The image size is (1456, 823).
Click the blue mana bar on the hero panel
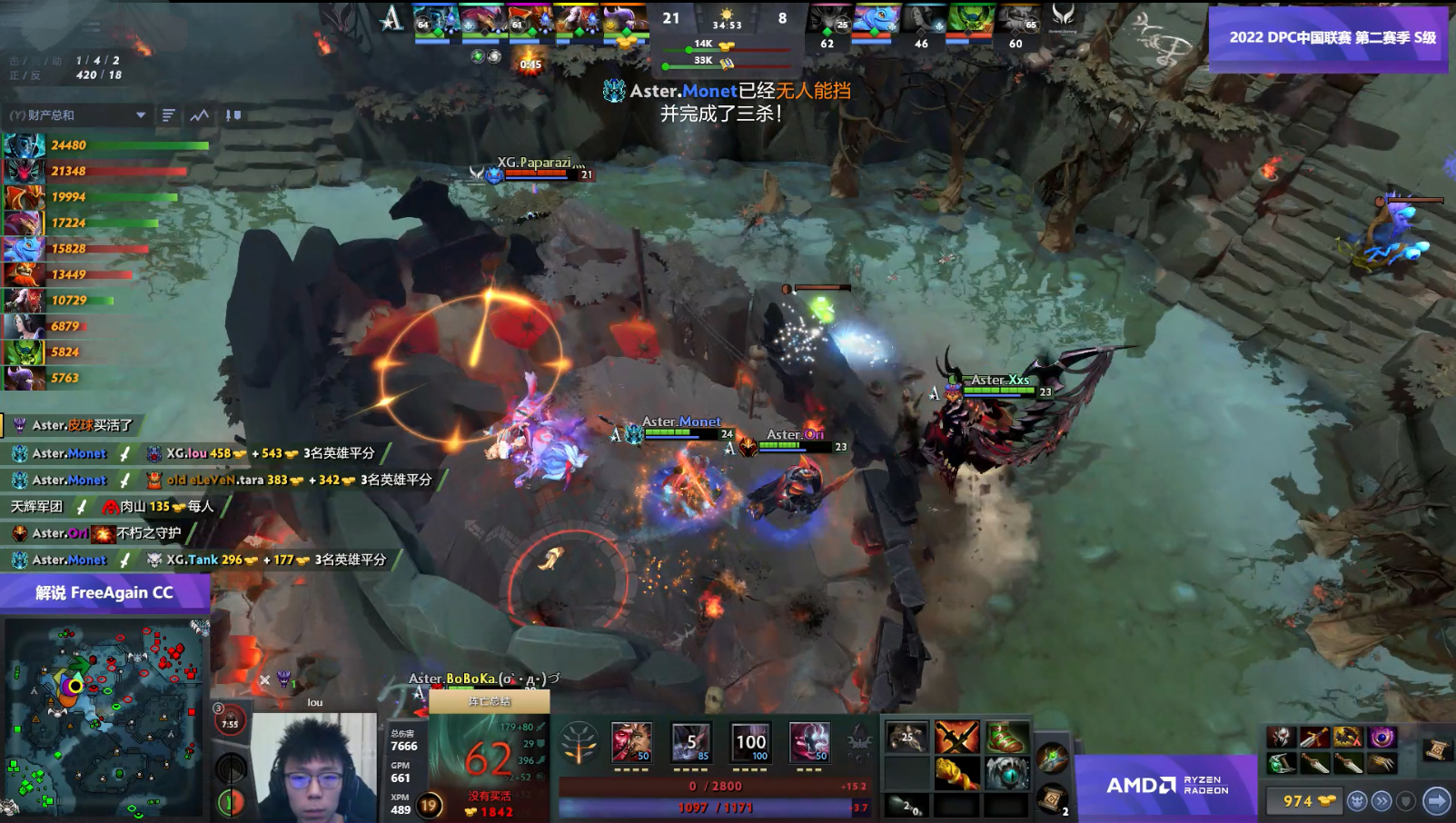(718, 804)
